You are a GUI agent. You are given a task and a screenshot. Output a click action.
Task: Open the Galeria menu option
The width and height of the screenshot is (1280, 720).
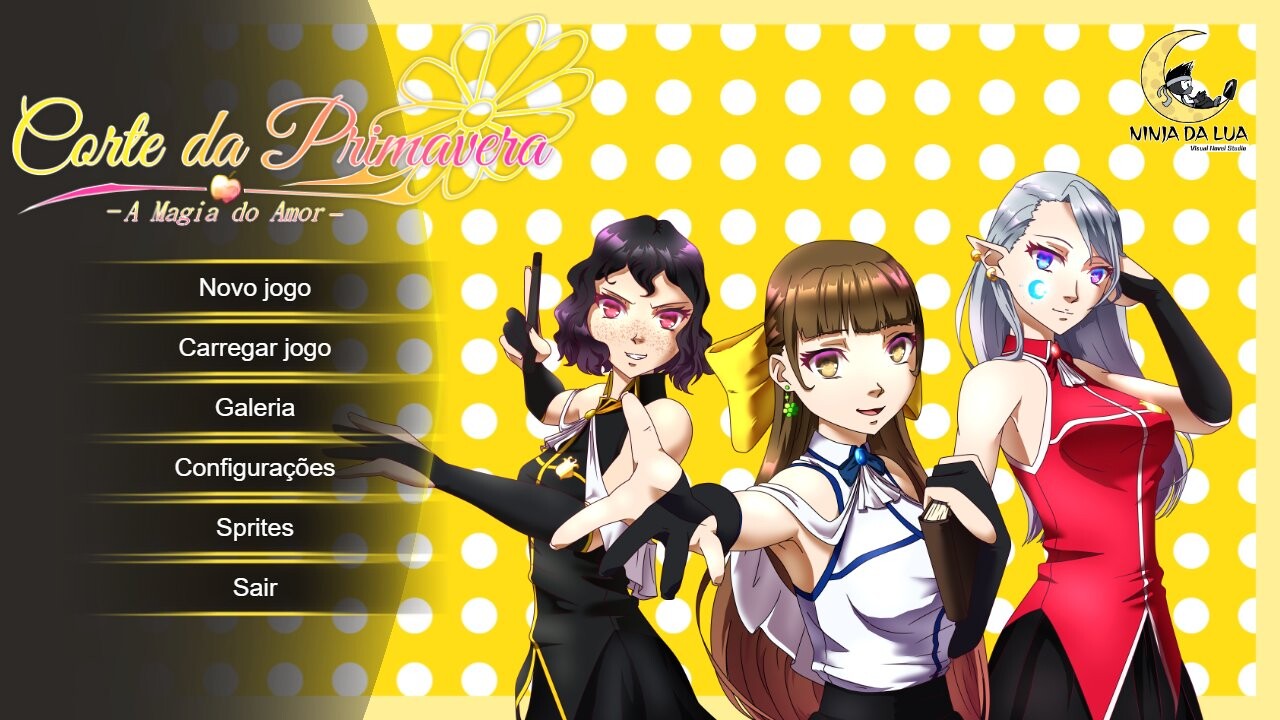coord(256,407)
